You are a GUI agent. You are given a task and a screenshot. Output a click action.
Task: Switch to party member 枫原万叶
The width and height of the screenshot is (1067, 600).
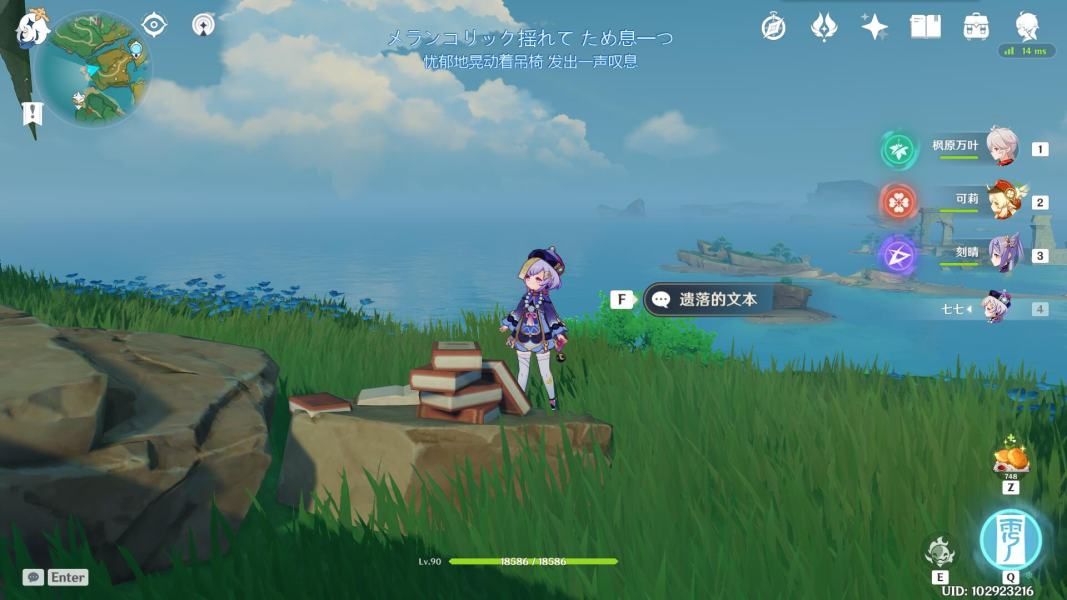[x=1001, y=147]
